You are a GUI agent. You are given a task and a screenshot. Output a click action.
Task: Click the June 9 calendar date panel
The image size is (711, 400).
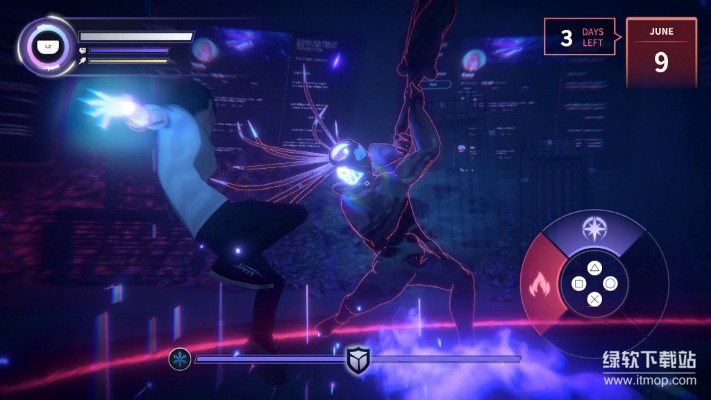coord(660,51)
